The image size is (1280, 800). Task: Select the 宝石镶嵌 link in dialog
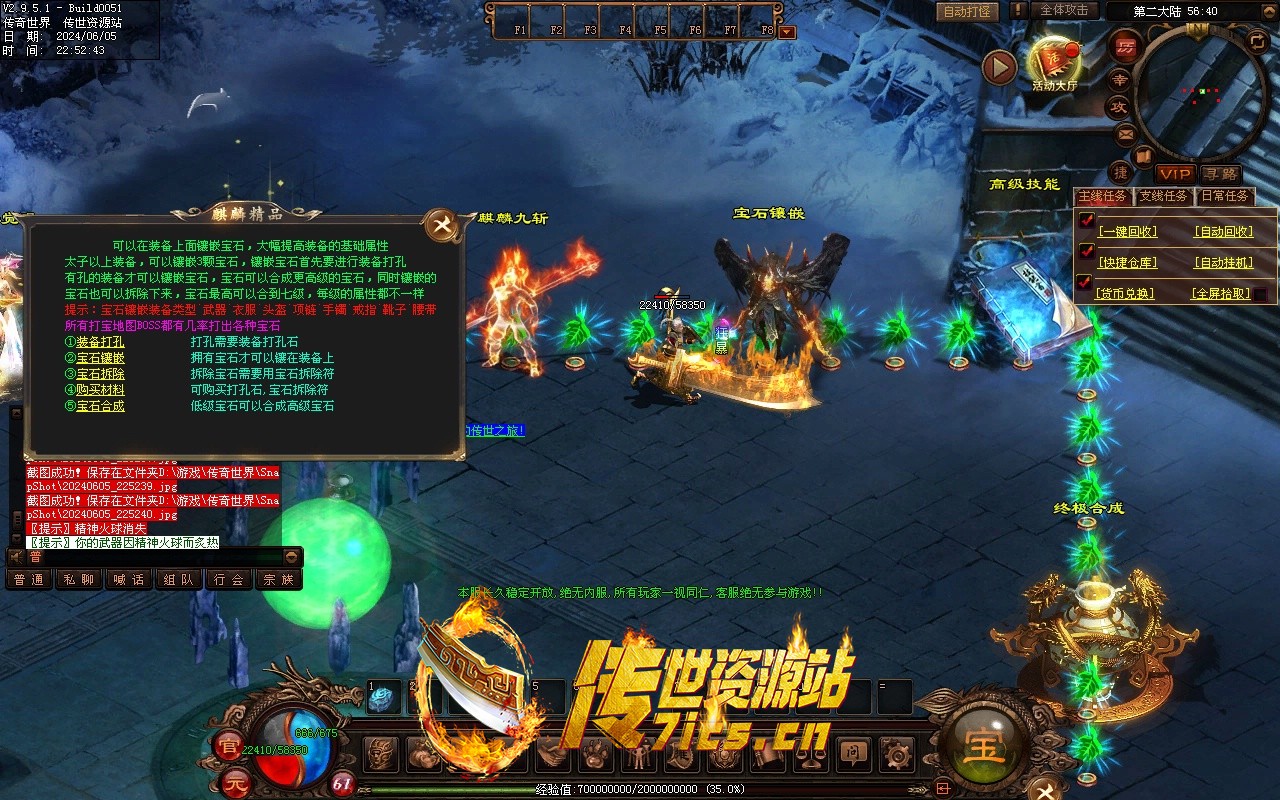[100, 358]
